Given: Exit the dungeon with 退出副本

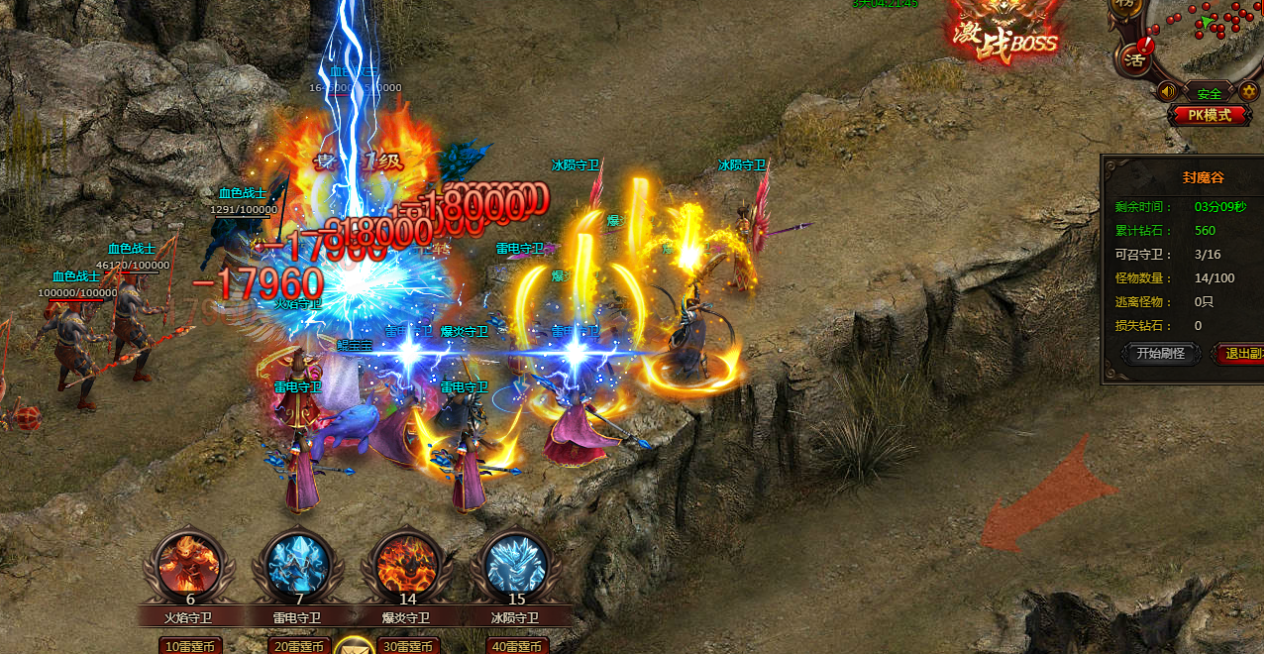Looking at the screenshot, I should pos(1241,353).
